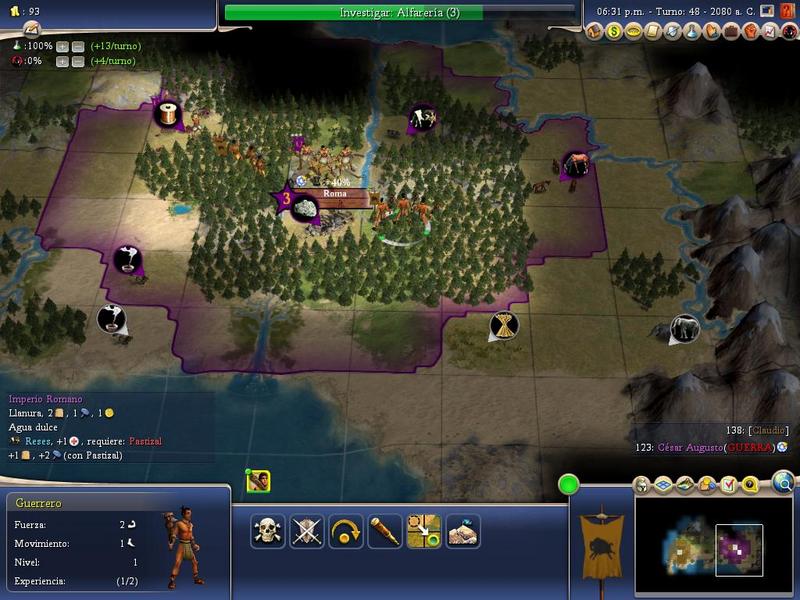The image size is (800, 600).
Task: Decrease the science rate with minus button
Action: pyautogui.click(x=77, y=47)
